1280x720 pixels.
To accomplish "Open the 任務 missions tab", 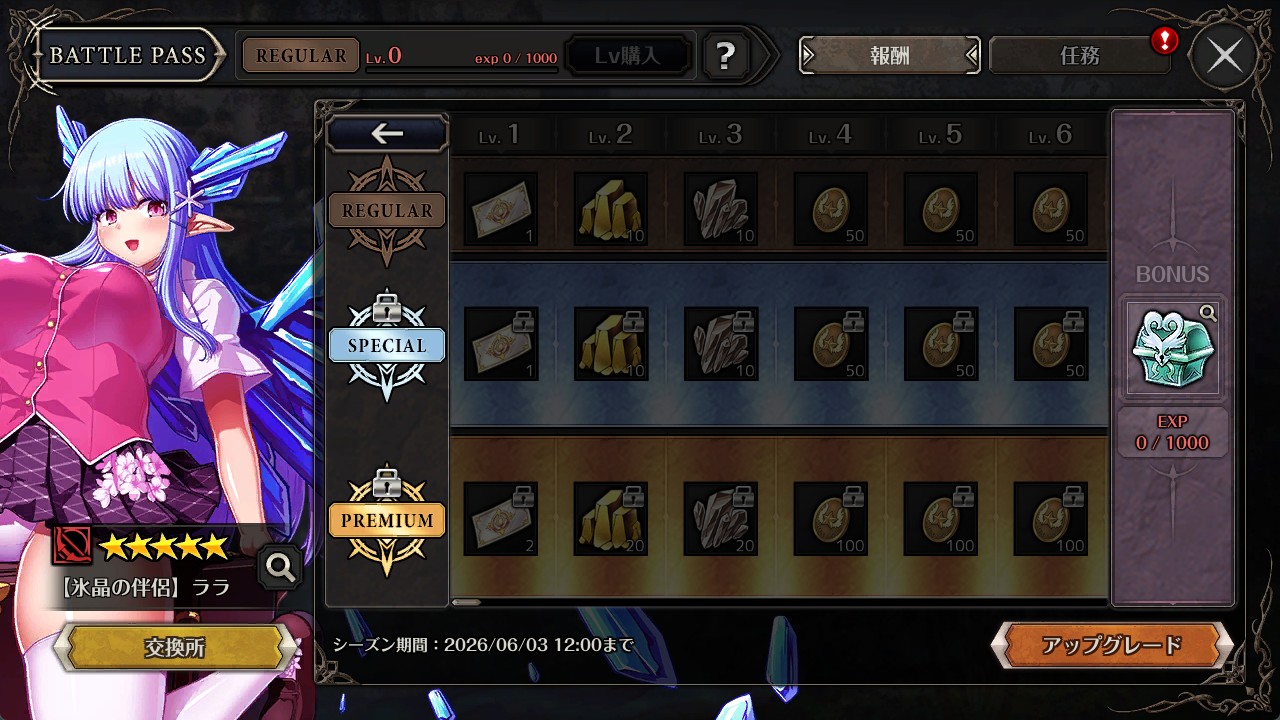I will (1079, 56).
